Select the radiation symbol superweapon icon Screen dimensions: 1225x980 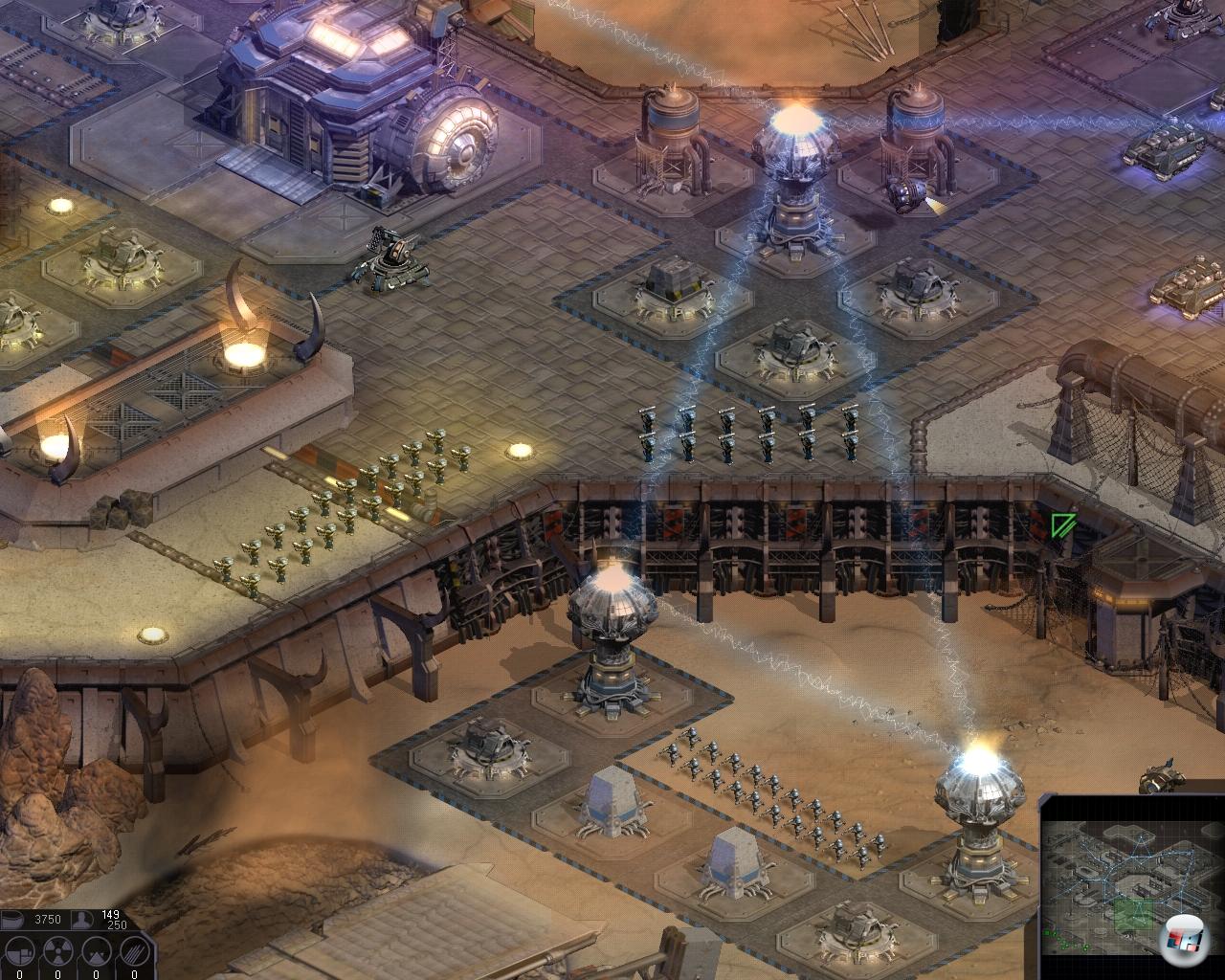57,952
